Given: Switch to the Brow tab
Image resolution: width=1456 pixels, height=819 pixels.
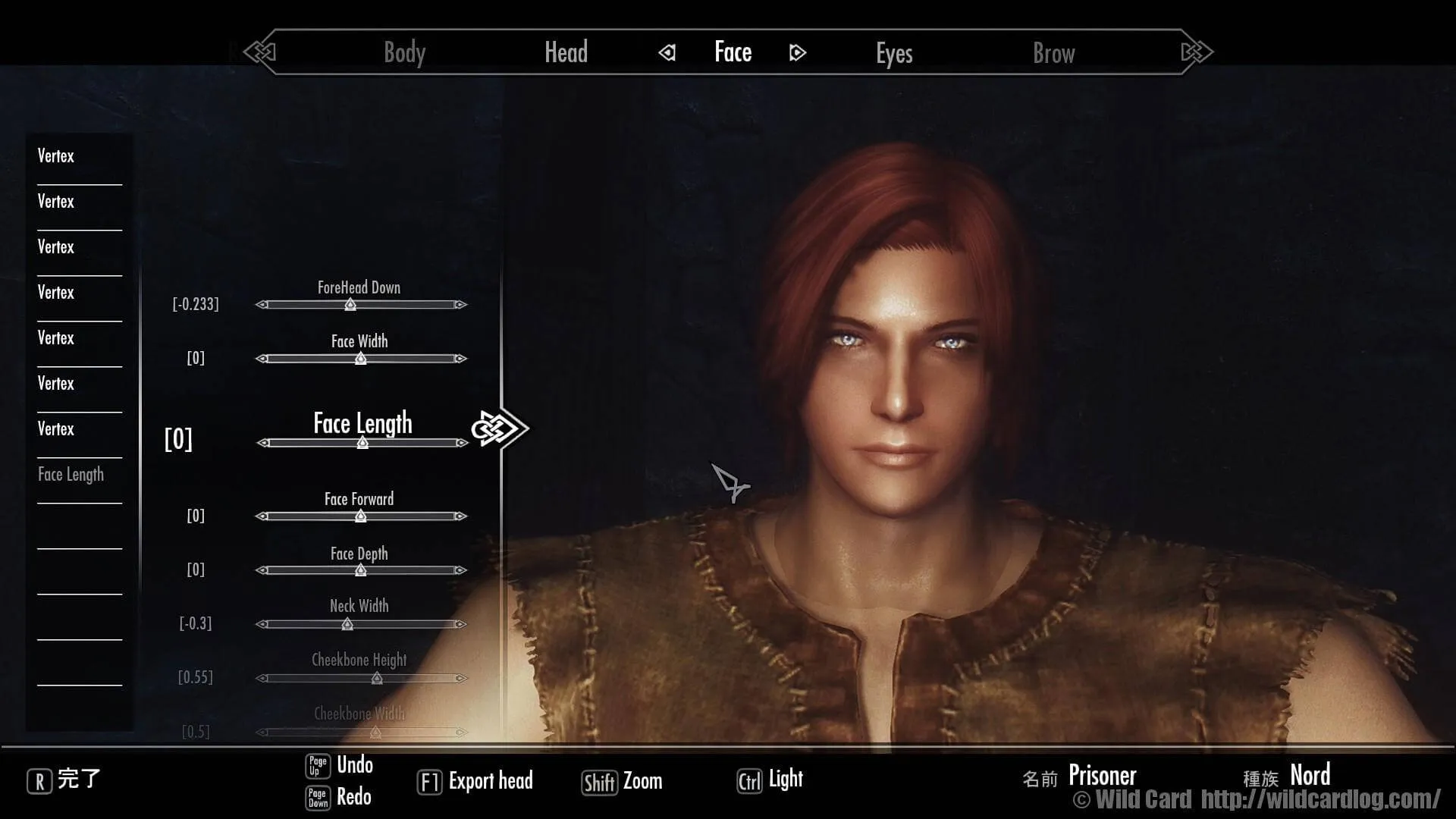Looking at the screenshot, I should coord(1053,53).
